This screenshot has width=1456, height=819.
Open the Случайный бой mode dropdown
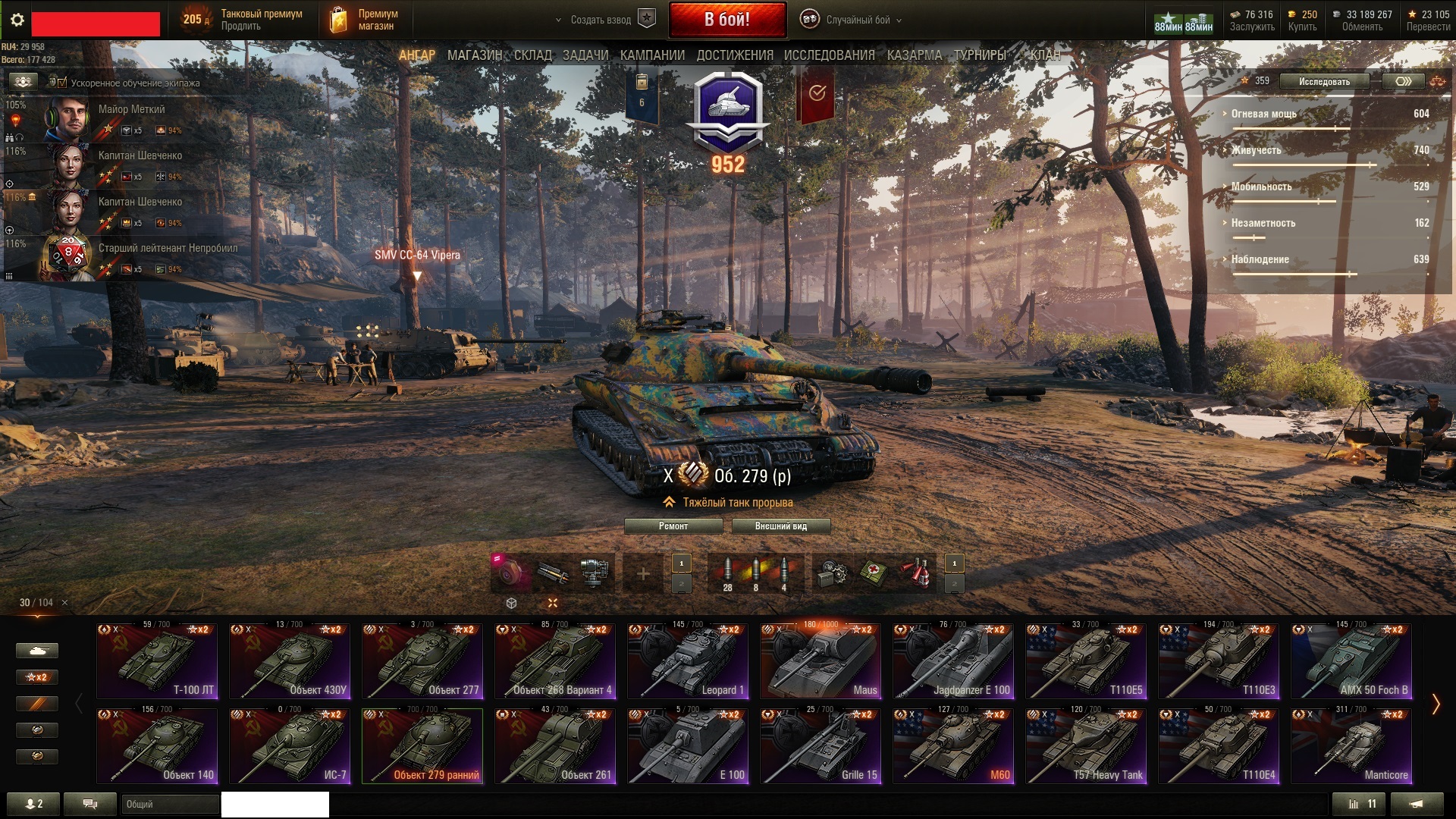[857, 20]
